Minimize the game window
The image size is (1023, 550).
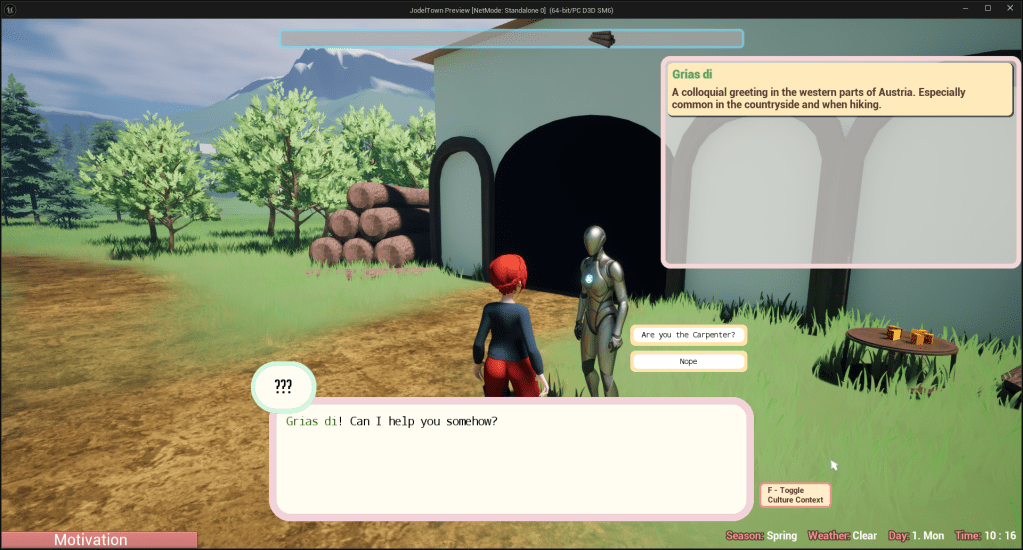[965, 8]
